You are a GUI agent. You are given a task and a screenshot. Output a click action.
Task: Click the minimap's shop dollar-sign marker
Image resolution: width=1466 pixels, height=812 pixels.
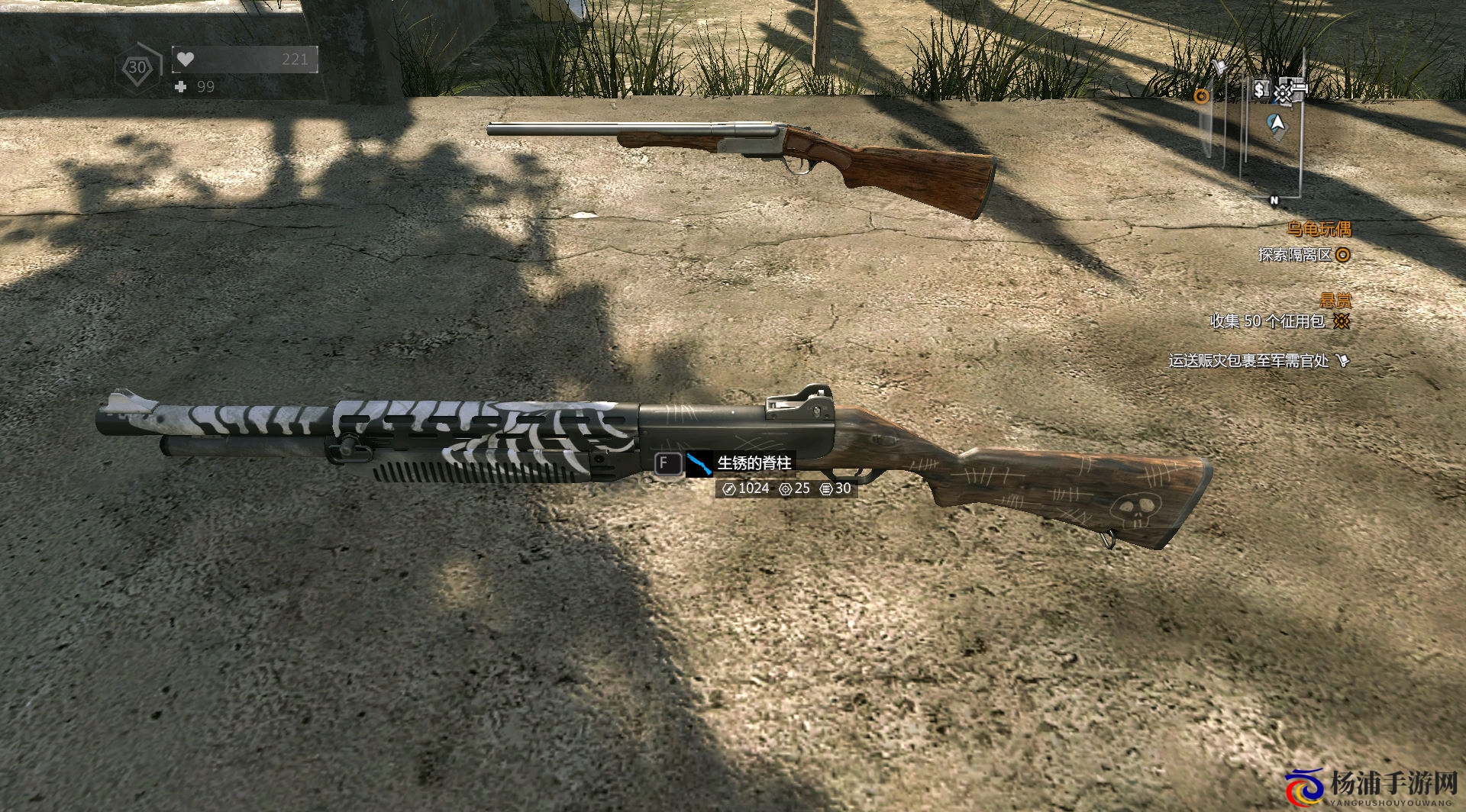click(x=1260, y=90)
